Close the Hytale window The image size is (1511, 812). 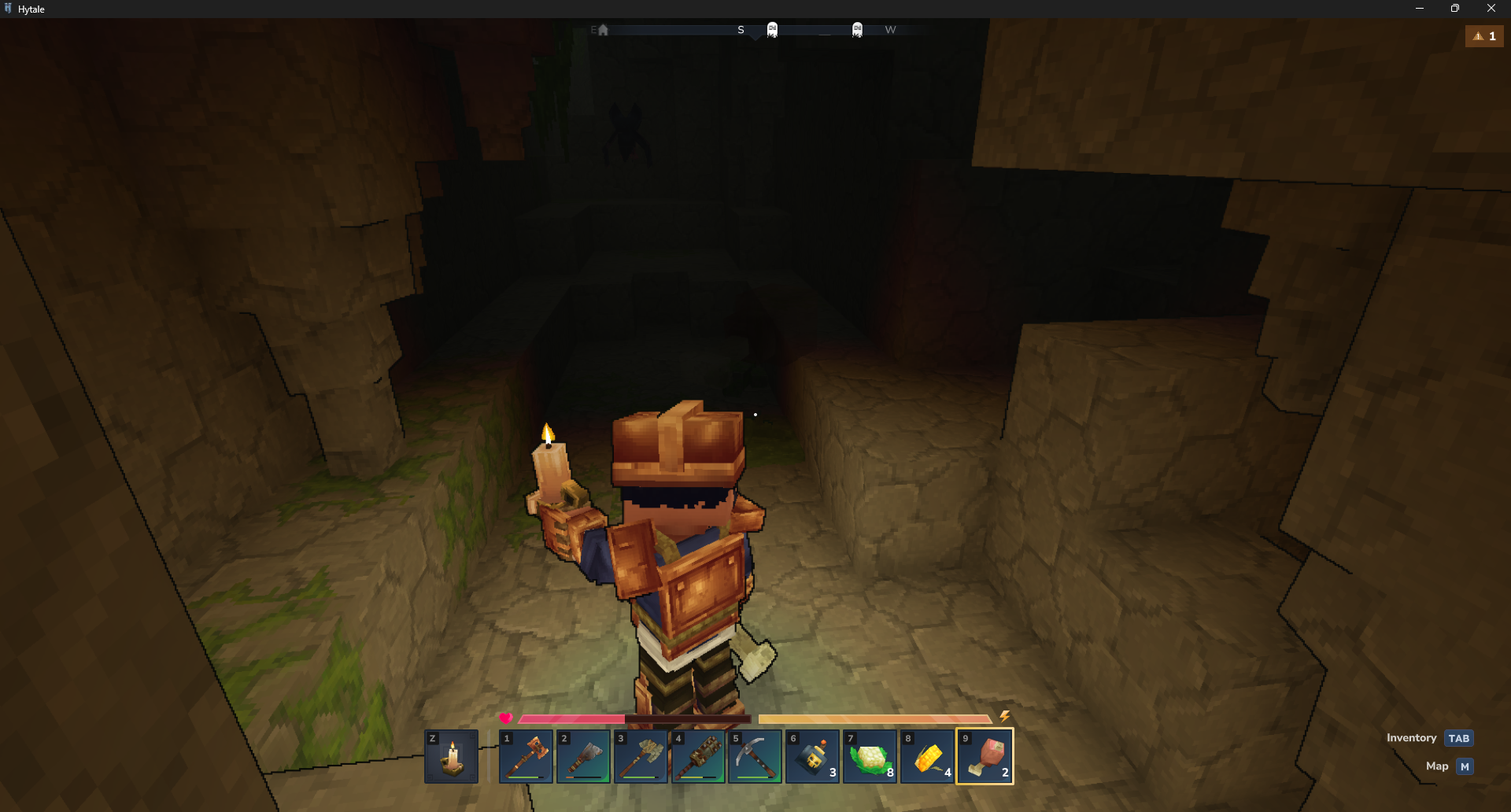1491,9
